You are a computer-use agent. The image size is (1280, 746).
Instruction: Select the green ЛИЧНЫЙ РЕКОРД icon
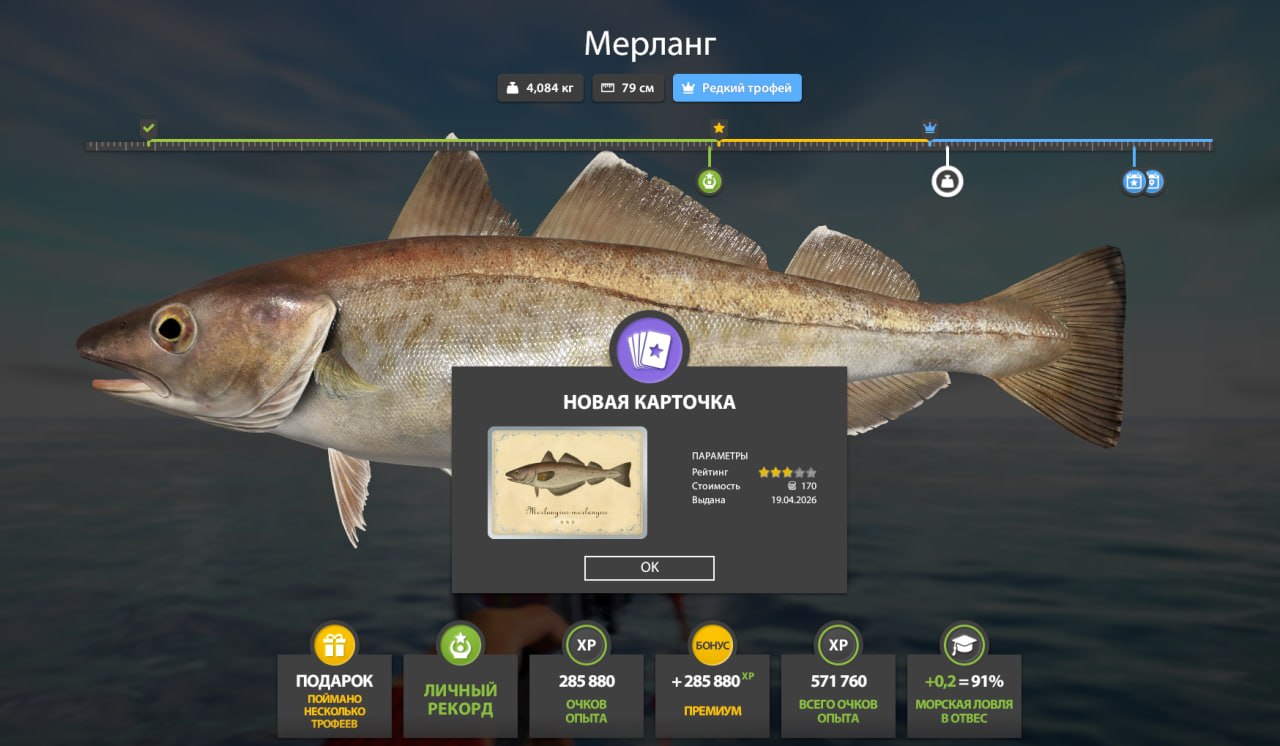460,645
